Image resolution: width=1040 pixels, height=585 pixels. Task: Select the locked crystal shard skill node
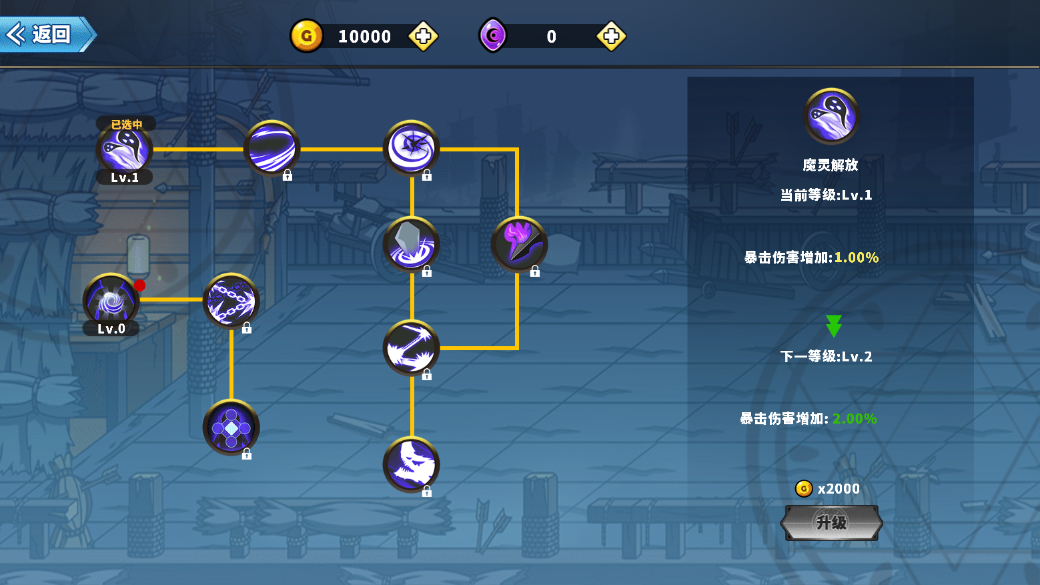[x=411, y=244]
